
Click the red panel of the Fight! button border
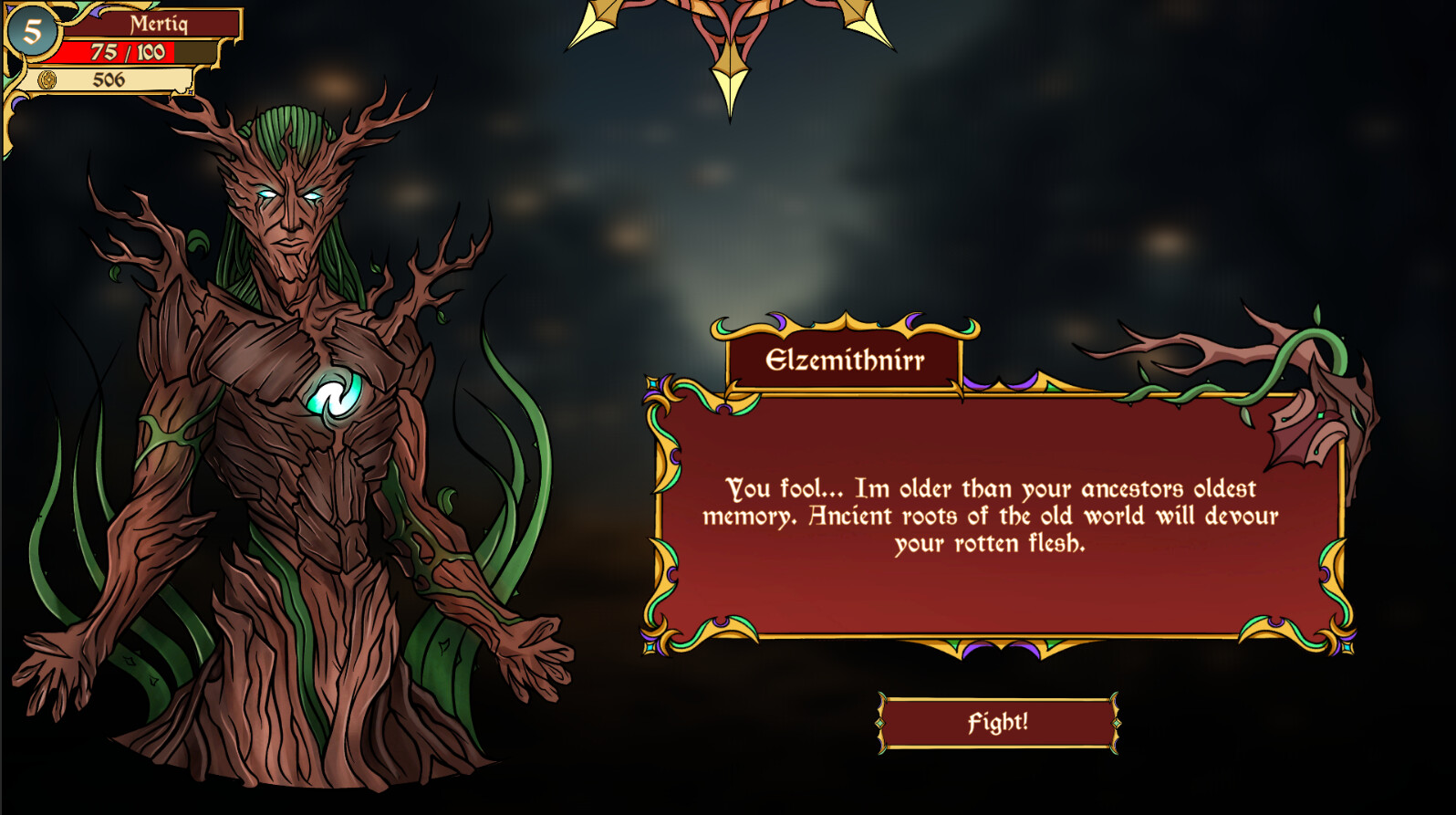pos(997,721)
